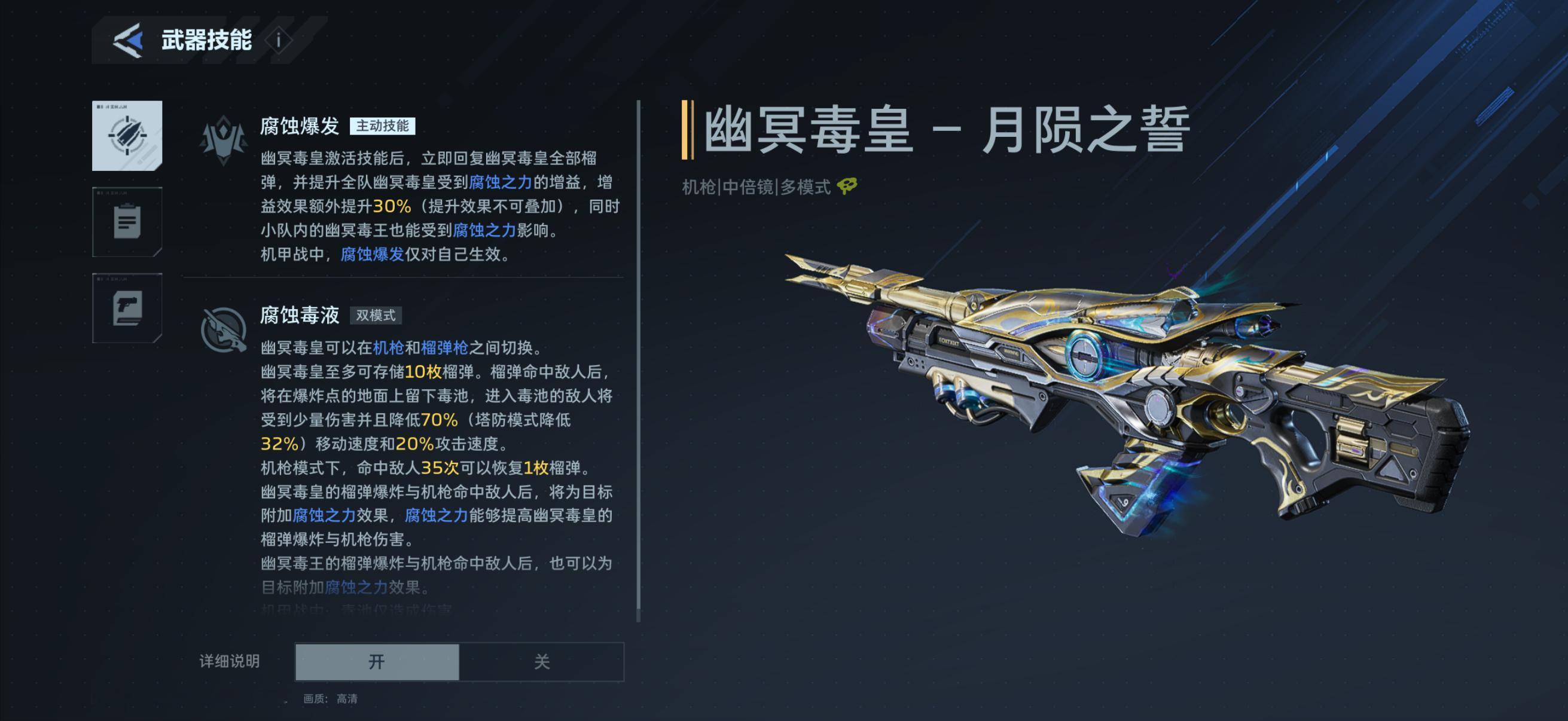Open the weapon skills info icon

pyautogui.click(x=279, y=40)
